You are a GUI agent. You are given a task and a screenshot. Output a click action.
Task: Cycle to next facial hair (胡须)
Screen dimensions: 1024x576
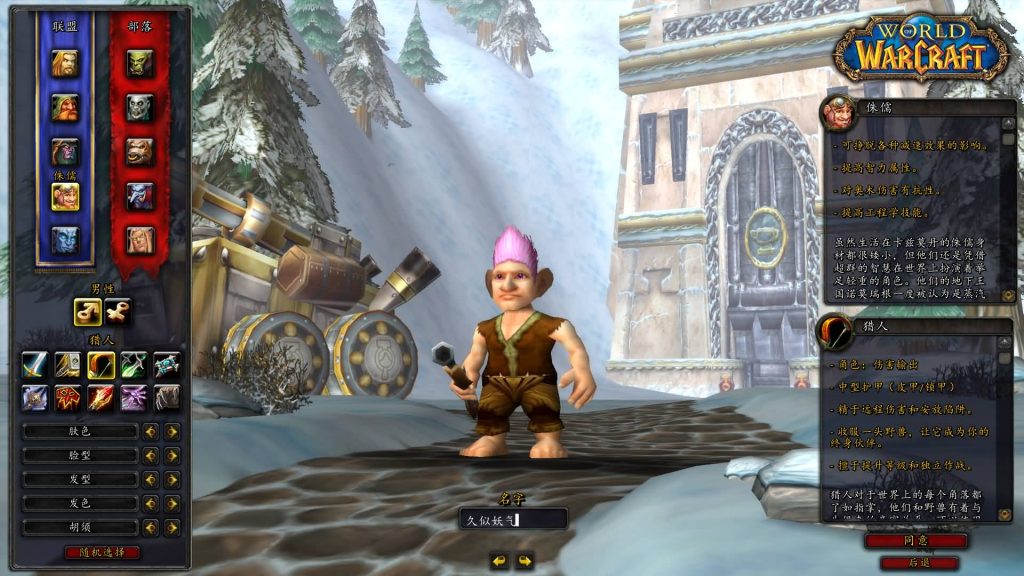click(x=172, y=527)
